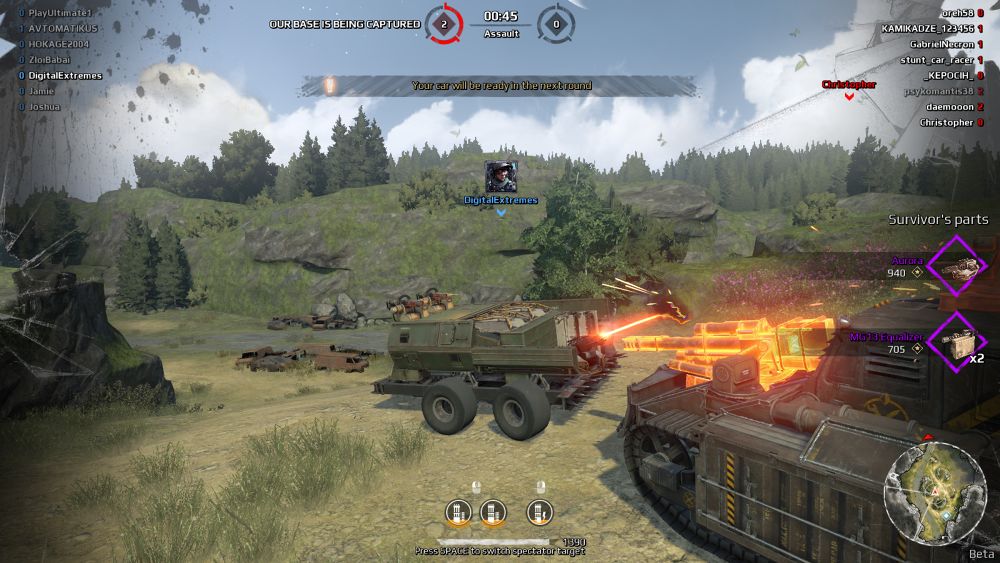Click the blue team capture score icon
Viewport: 1000px width, 563px height.
point(556,22)
